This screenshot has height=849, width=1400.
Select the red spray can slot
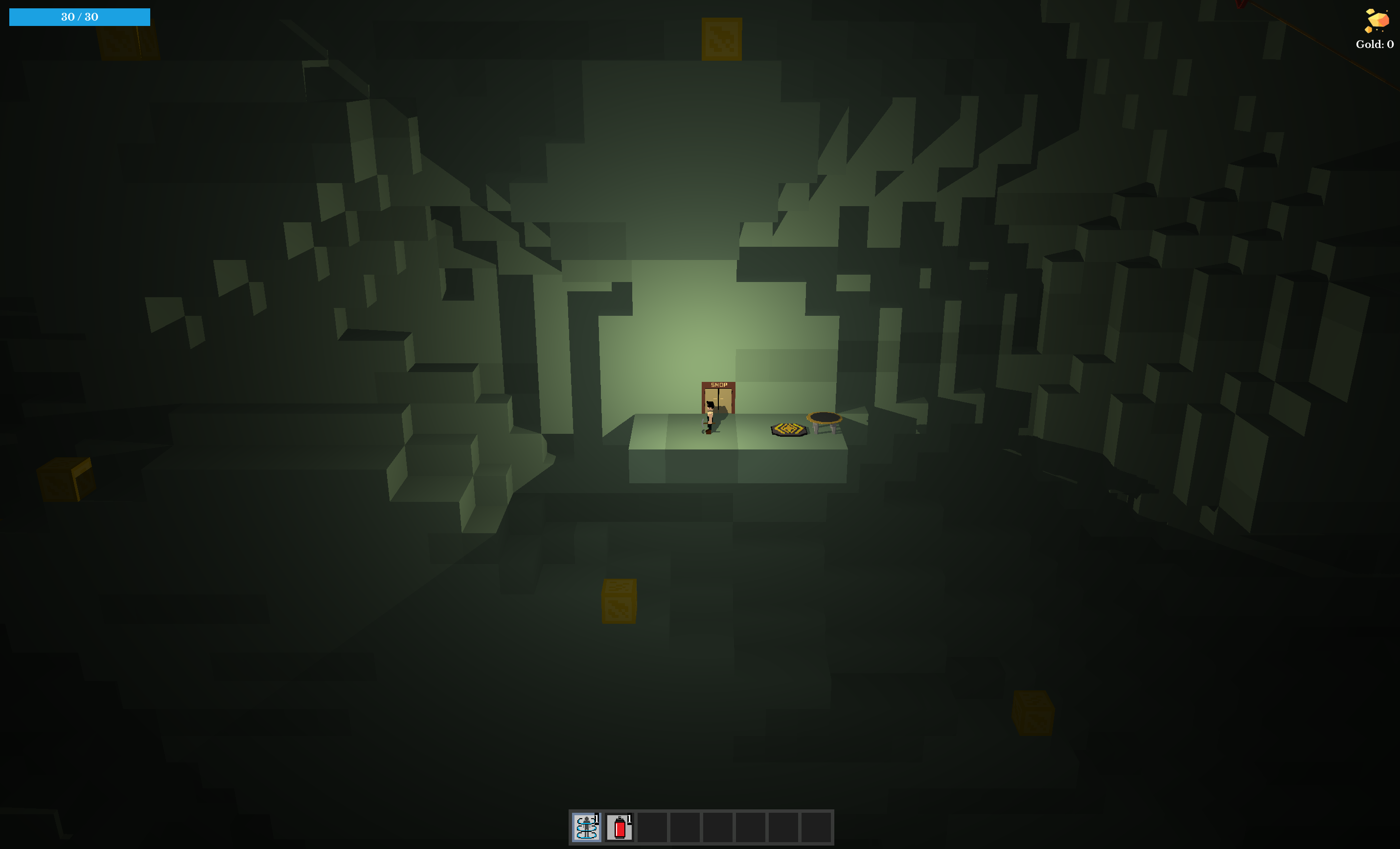pyautogui.click(x=620, y=827)
